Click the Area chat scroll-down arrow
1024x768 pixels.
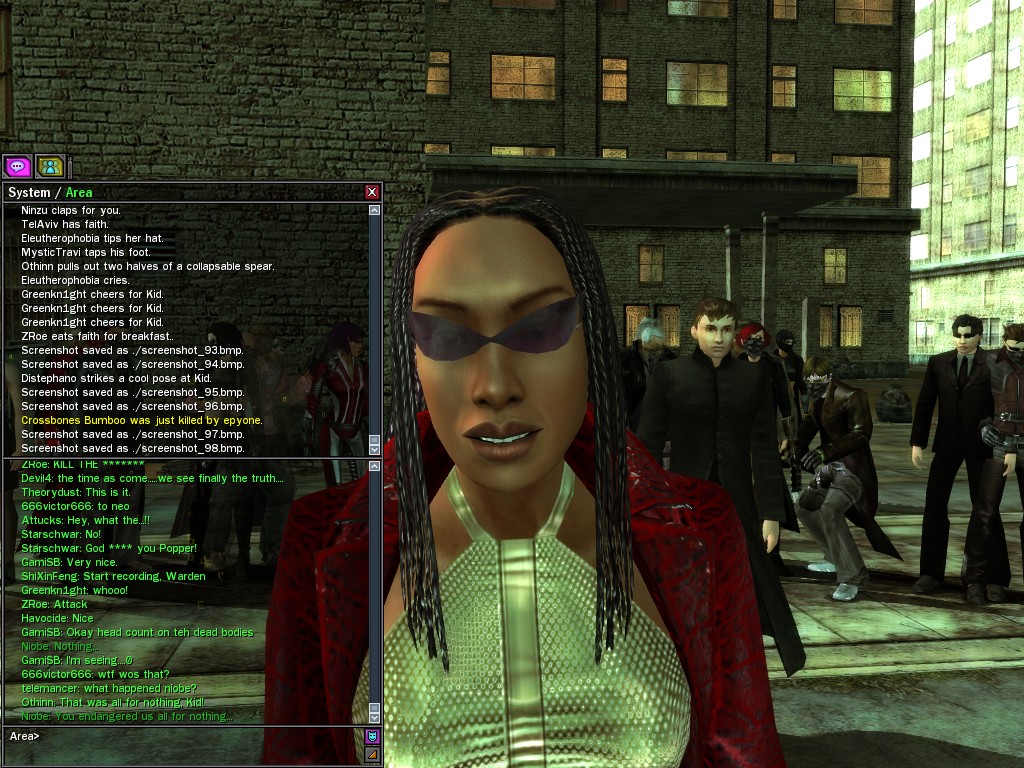pyautogui.click(x=375, y=717)
